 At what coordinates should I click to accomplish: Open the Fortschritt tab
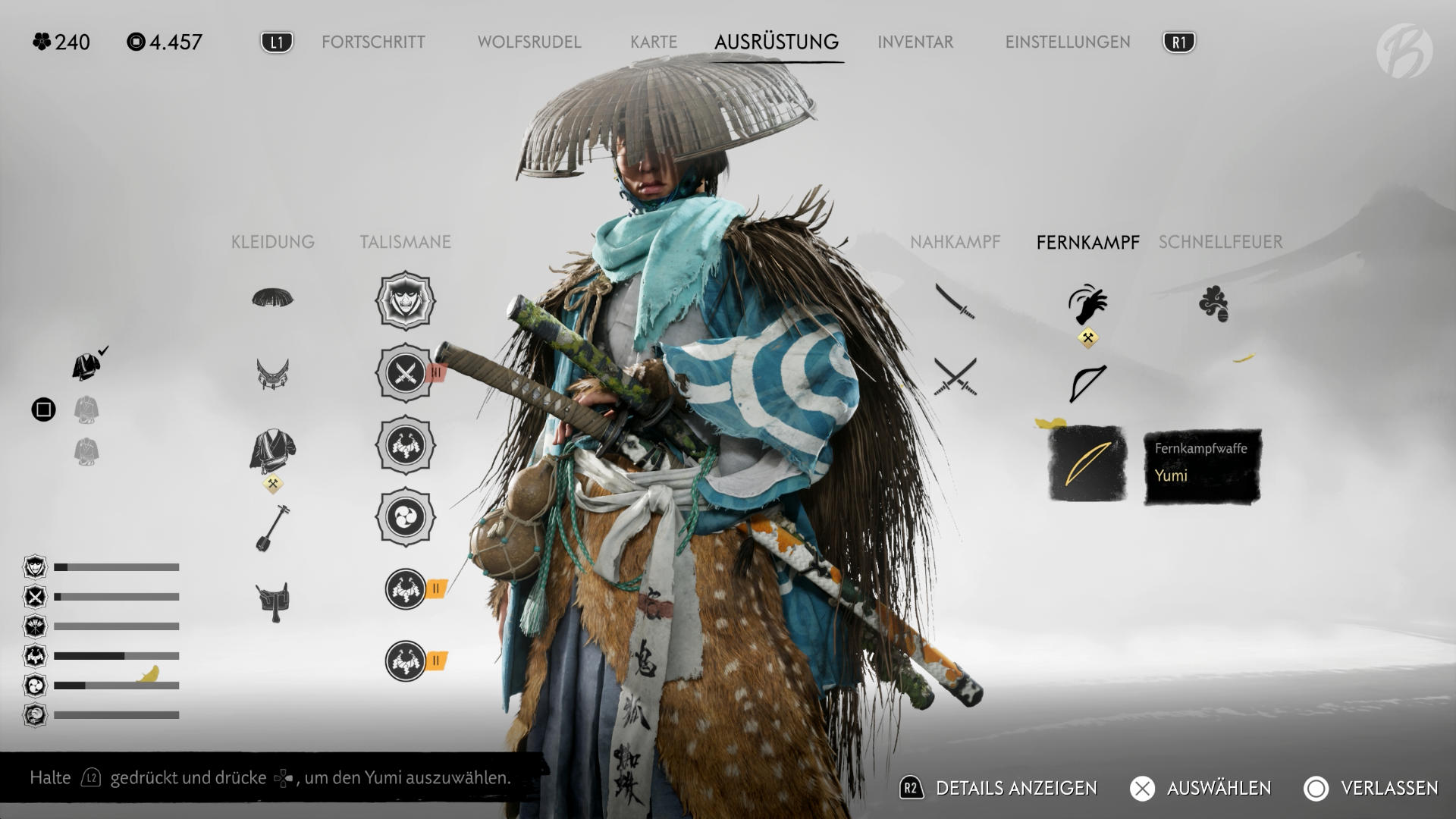point(373,42)
